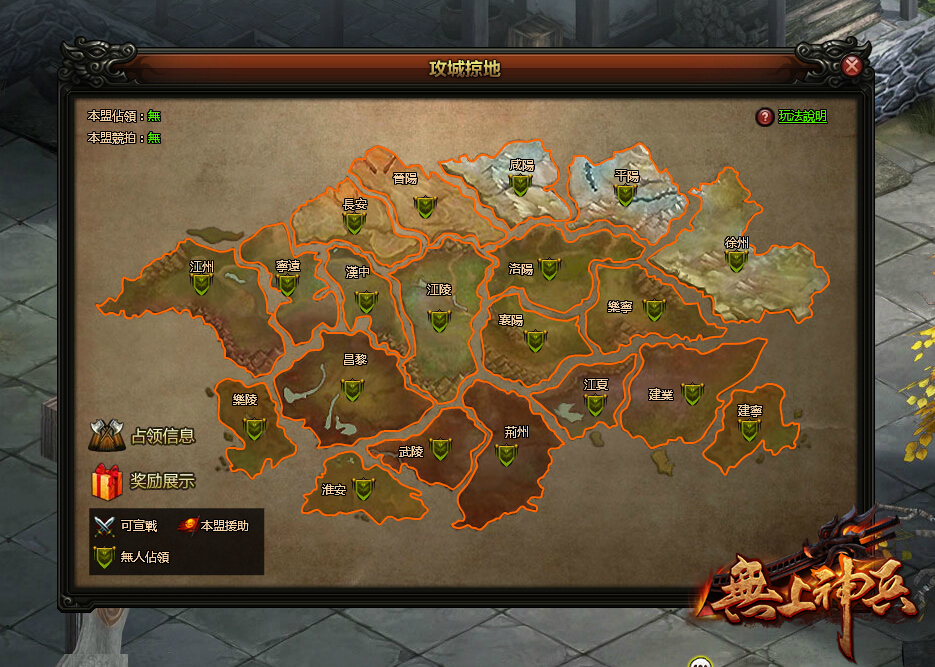Select the 晉陽 city shield marker
Viewport: 935px width, 667px height.
click(427, 206)
